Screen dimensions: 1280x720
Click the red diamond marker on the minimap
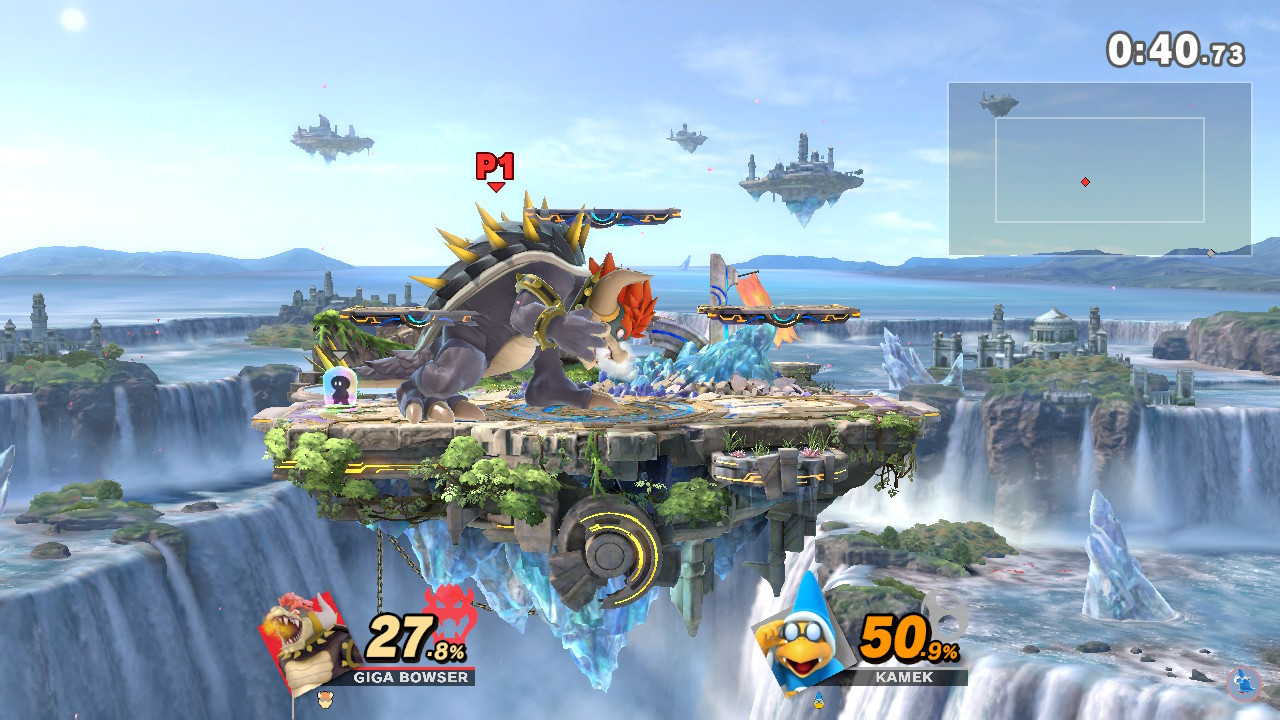pos(1085,182)
